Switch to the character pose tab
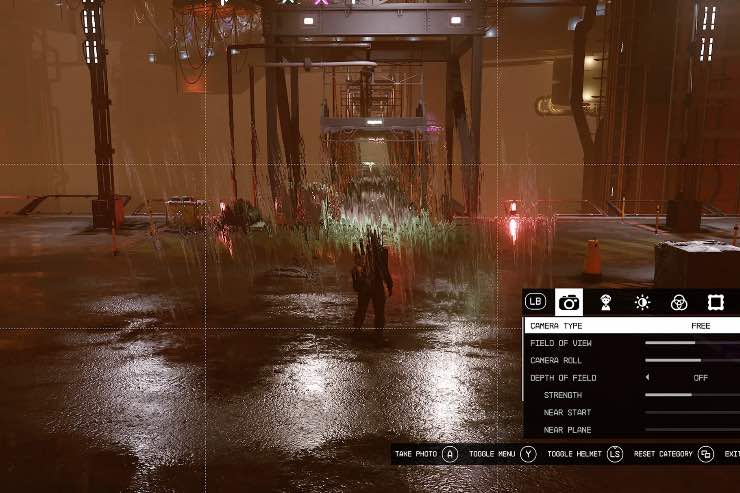The height and width of the screenshot is (493, 740). point(605,302)
